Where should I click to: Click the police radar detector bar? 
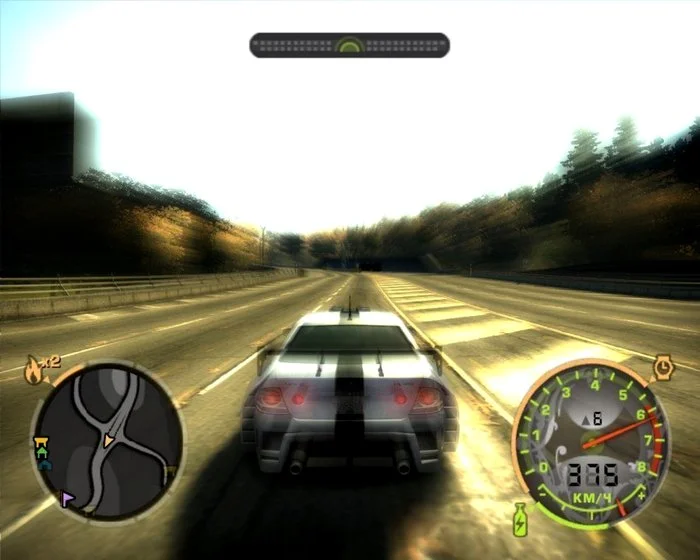click(349, 45)
